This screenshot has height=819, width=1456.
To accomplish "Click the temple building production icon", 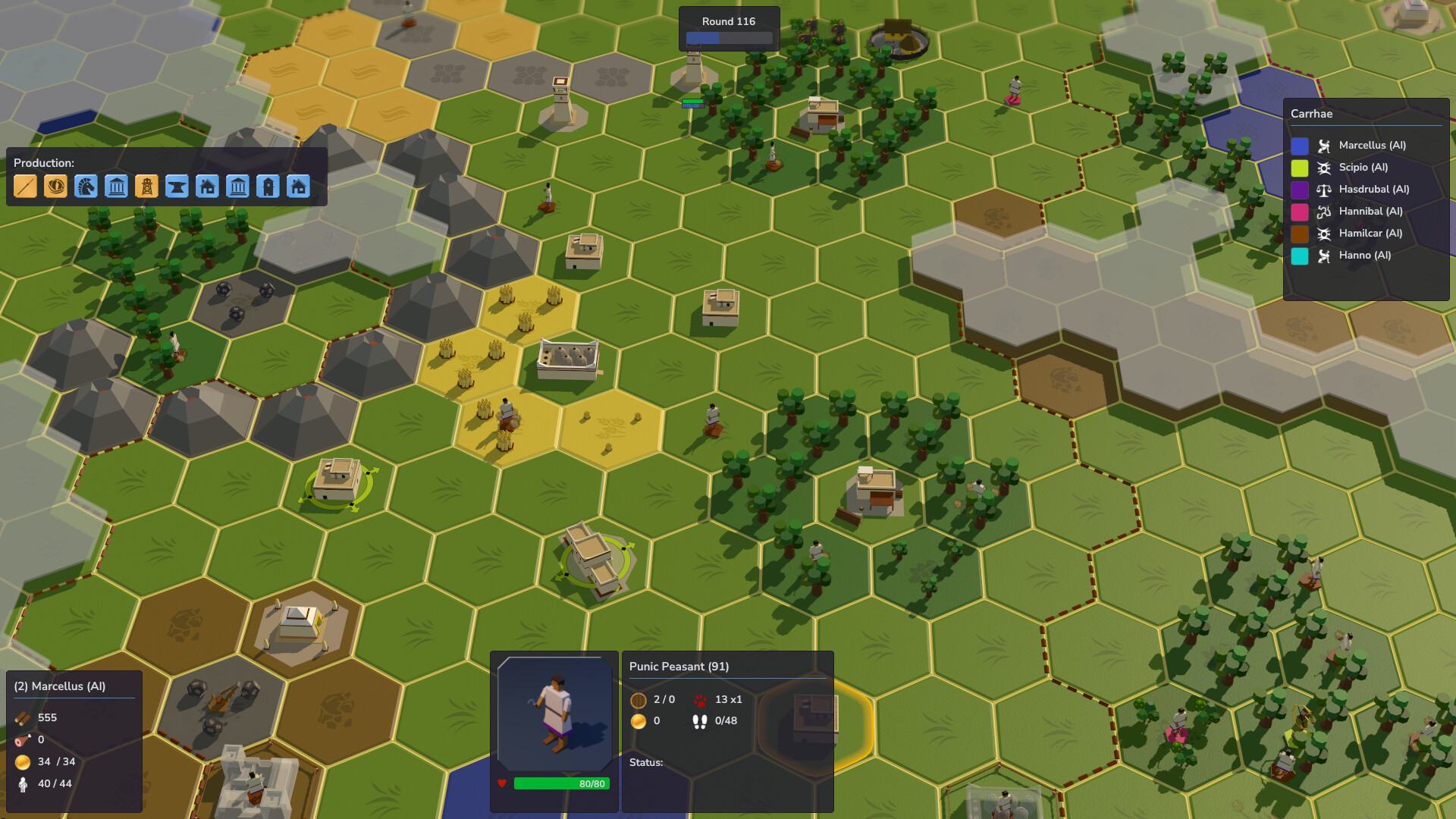I will pos(116,186).
